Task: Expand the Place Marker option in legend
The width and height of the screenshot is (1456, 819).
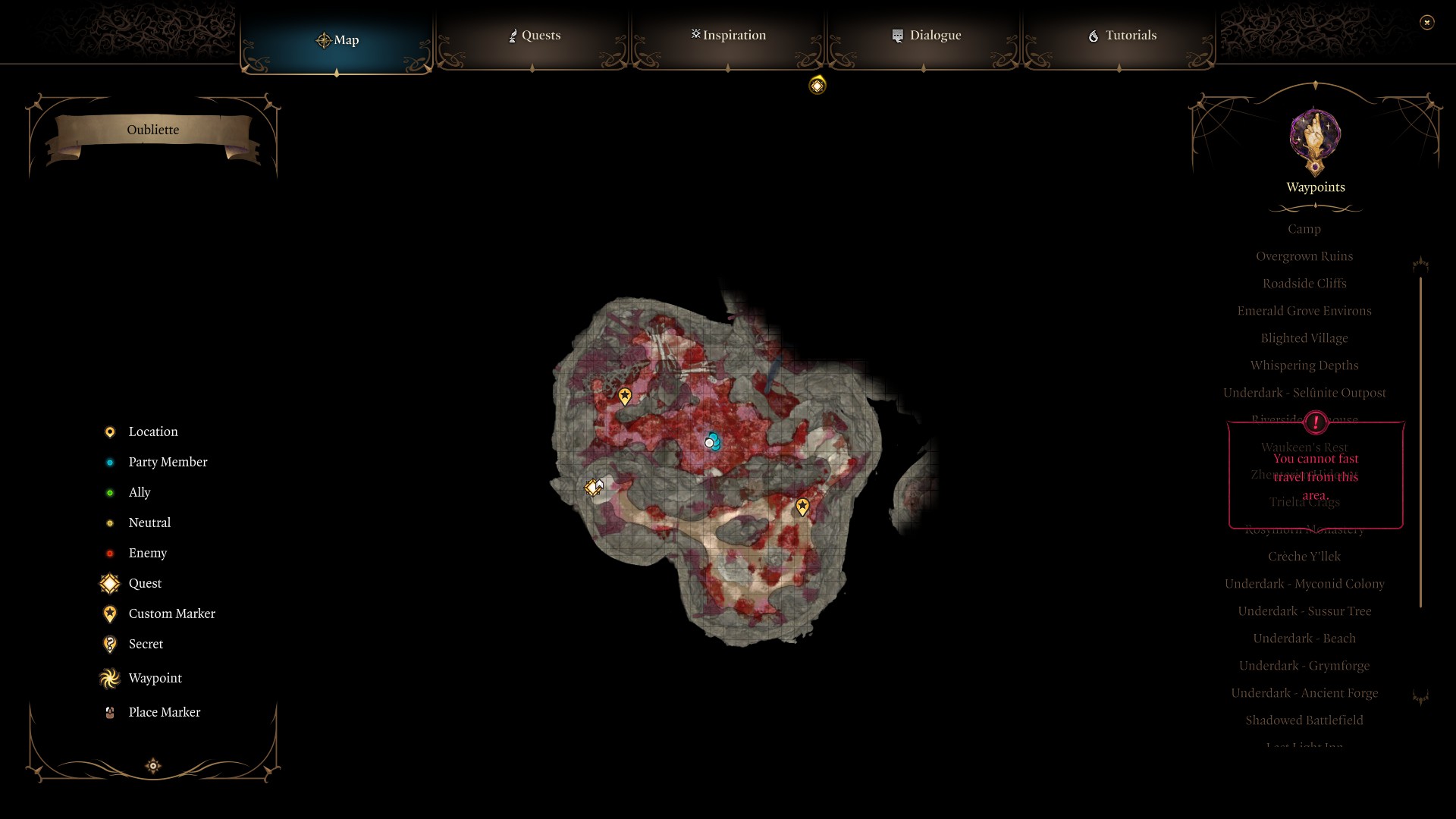Action: tap(109, 712)
